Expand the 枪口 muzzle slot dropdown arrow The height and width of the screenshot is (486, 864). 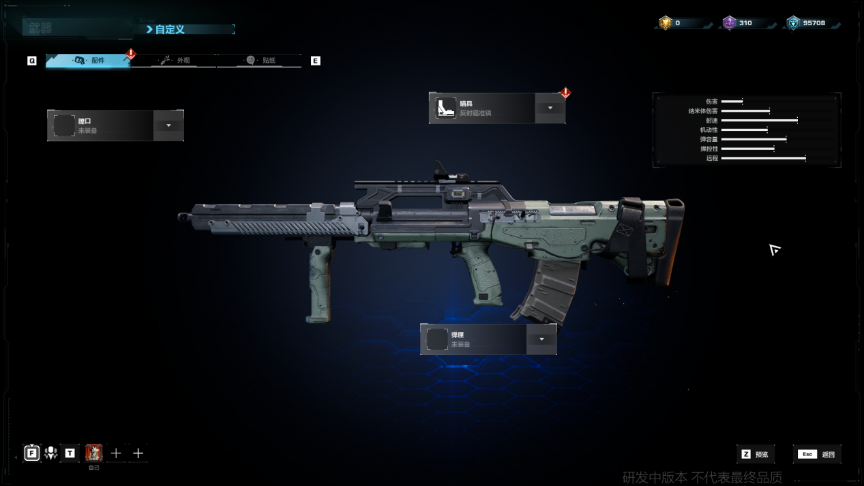(168, 125)
